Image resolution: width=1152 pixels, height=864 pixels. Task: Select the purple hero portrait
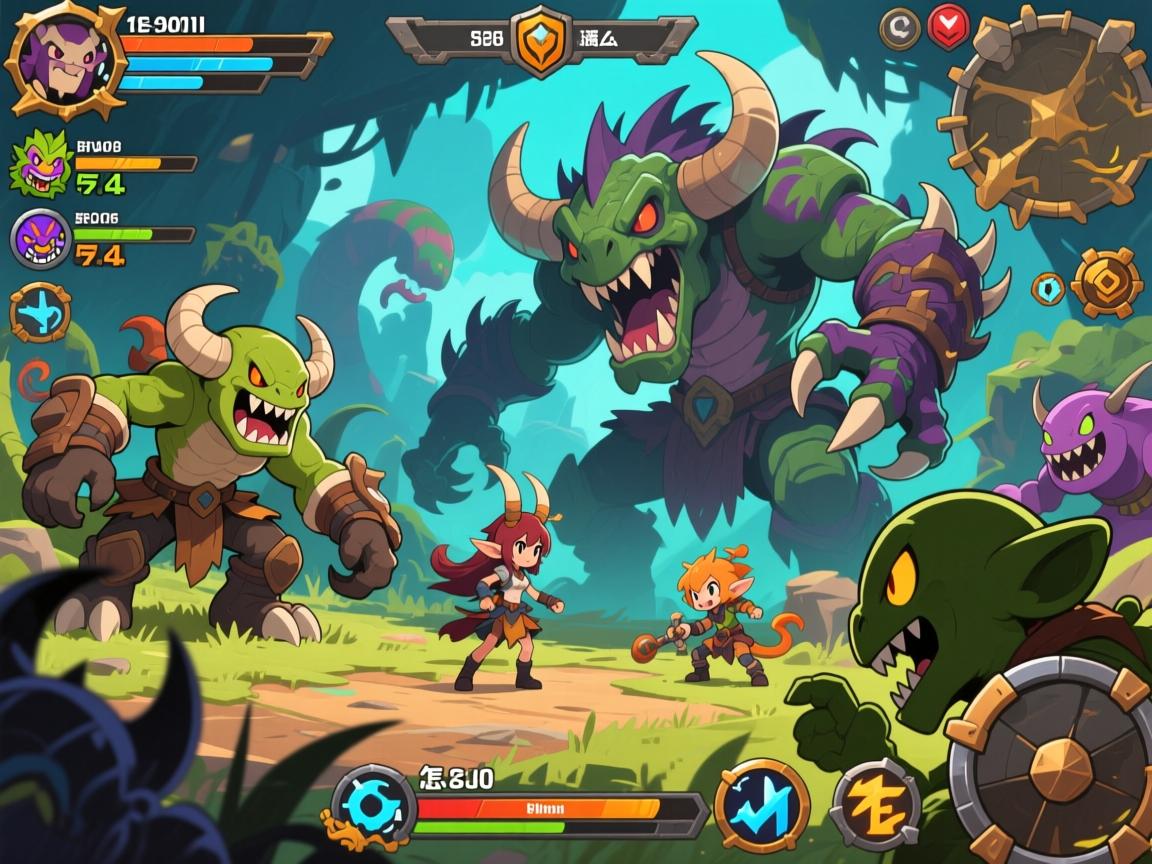click(65, 58)
